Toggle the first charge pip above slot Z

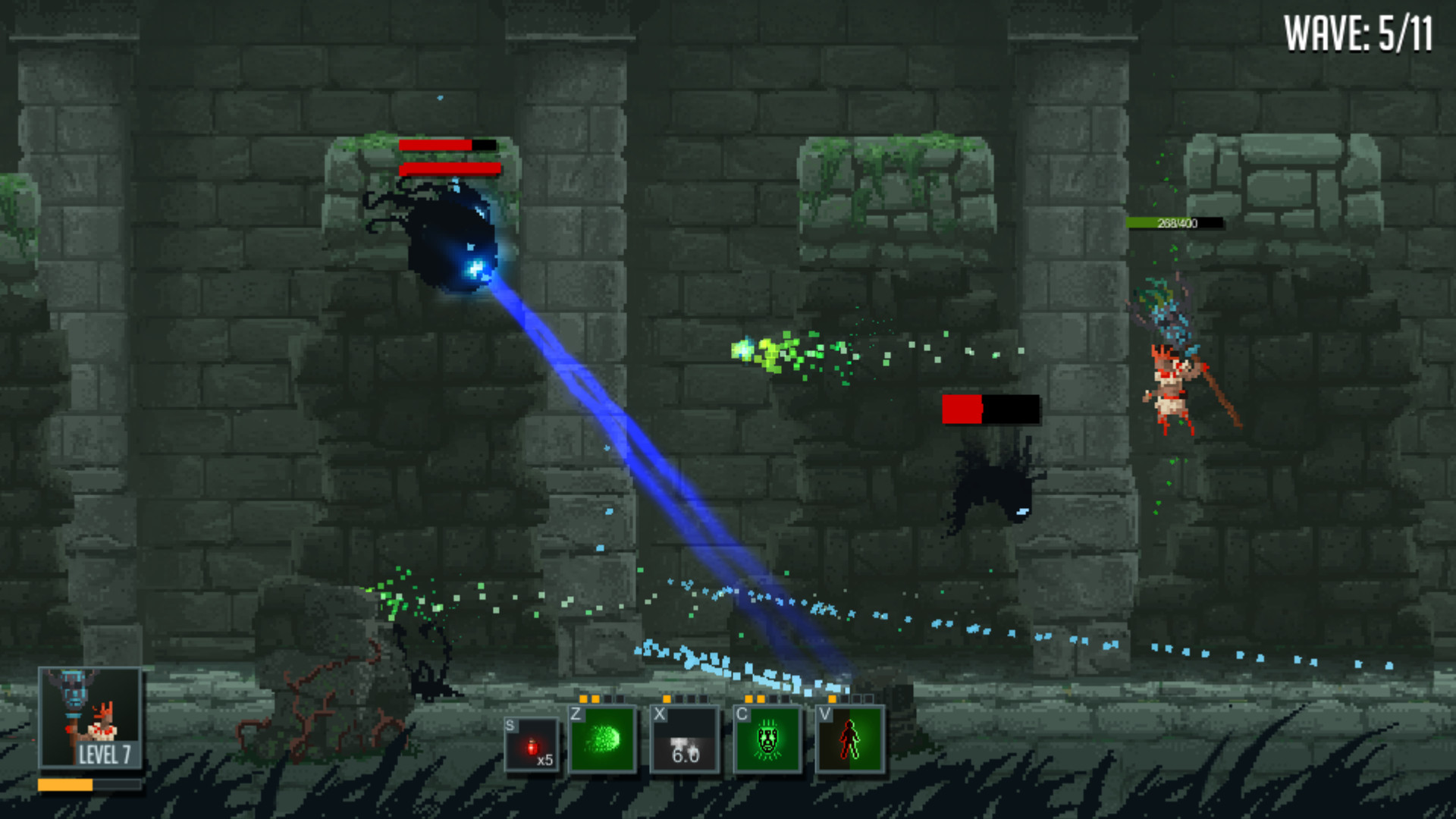tap(584, 698)
